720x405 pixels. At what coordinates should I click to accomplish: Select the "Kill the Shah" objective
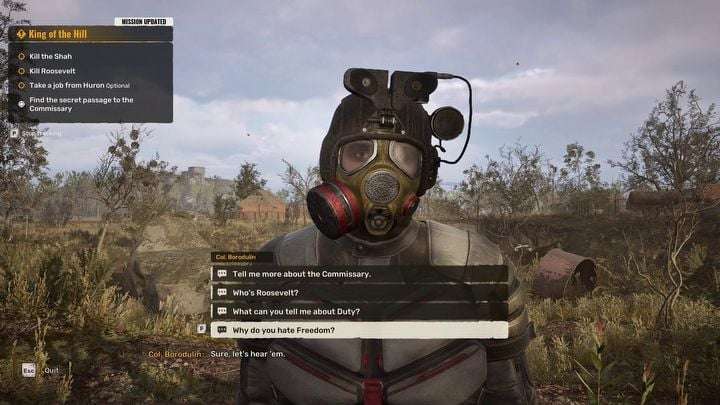50,56
